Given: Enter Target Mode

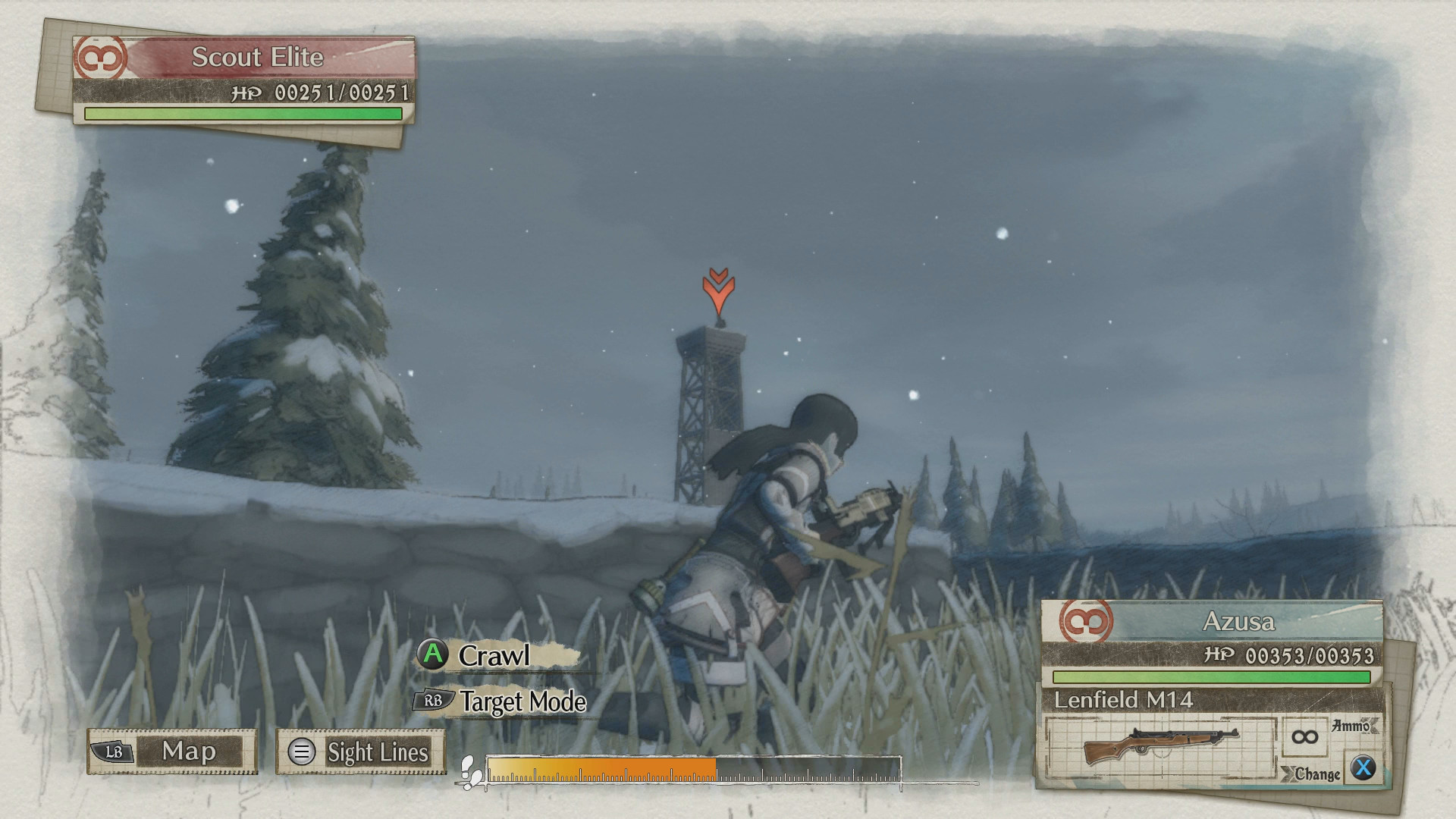Looking at the screenshot, I should 522,701.
